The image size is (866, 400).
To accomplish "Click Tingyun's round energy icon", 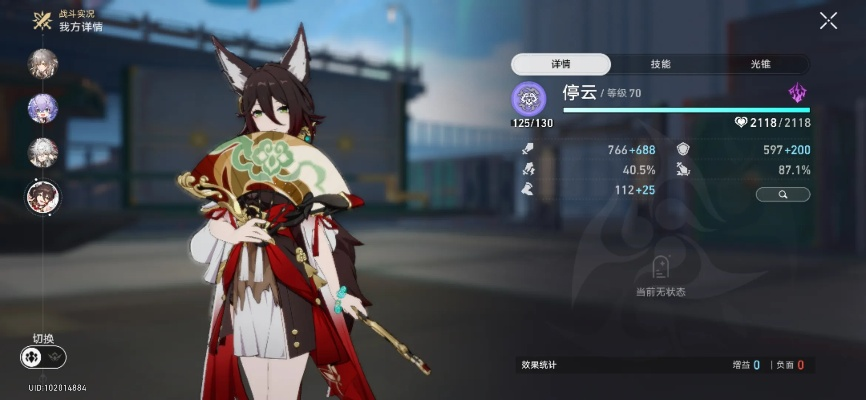I will (x=528, y=98).
